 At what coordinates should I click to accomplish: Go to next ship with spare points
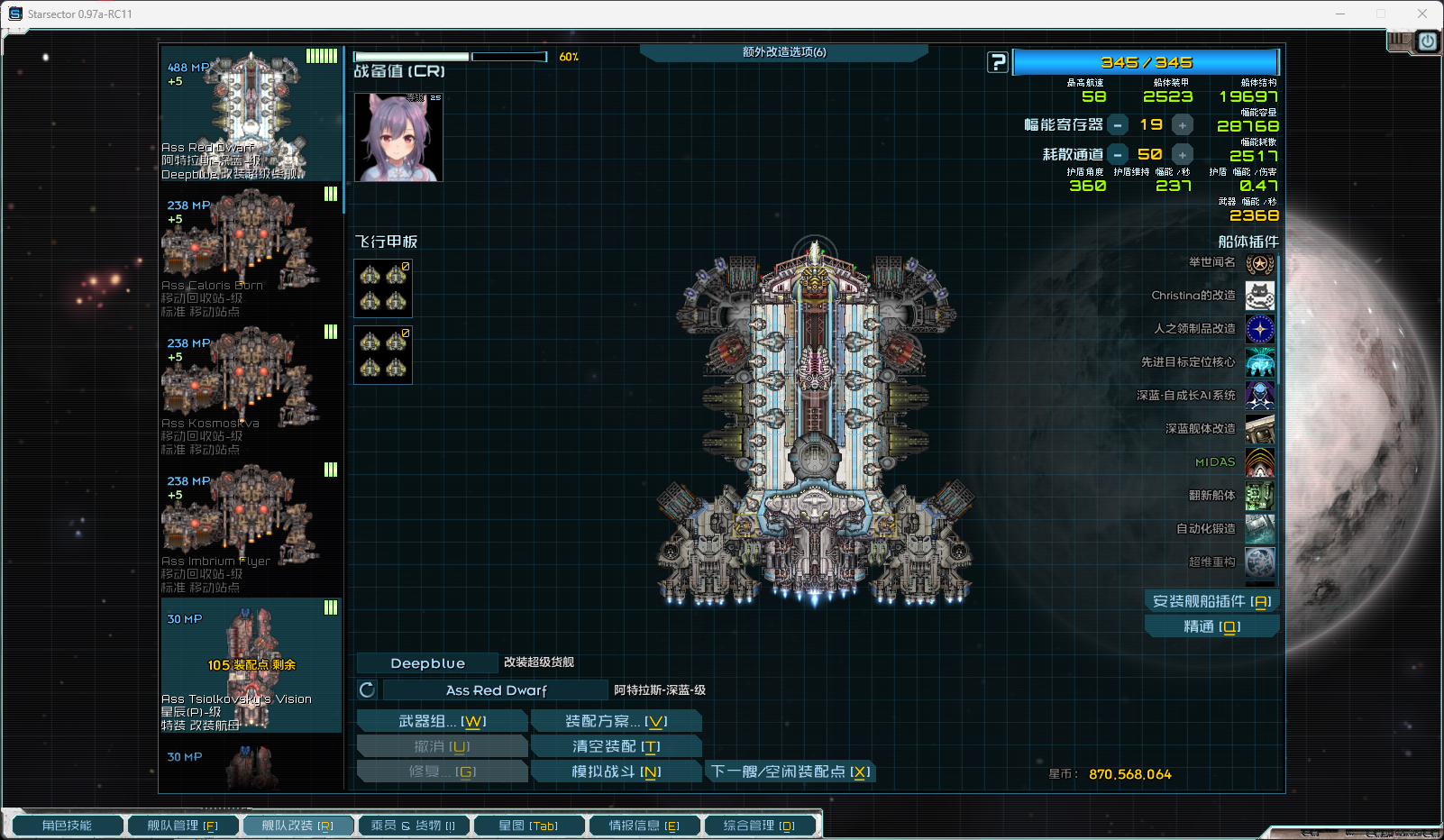click(790, 772)
